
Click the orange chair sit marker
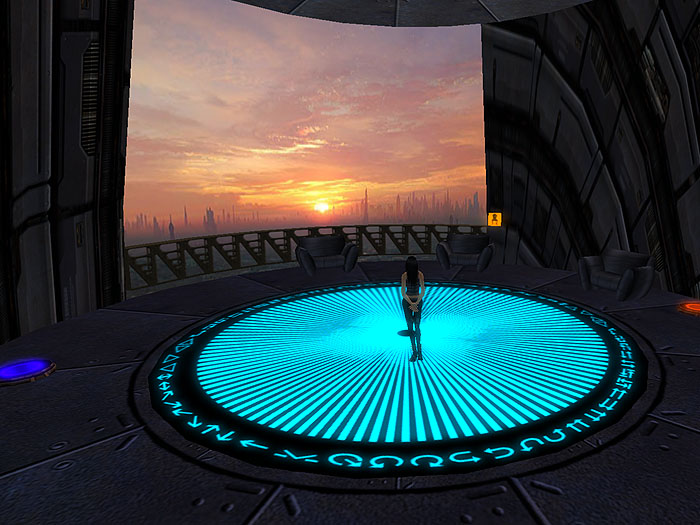point(494,219)
